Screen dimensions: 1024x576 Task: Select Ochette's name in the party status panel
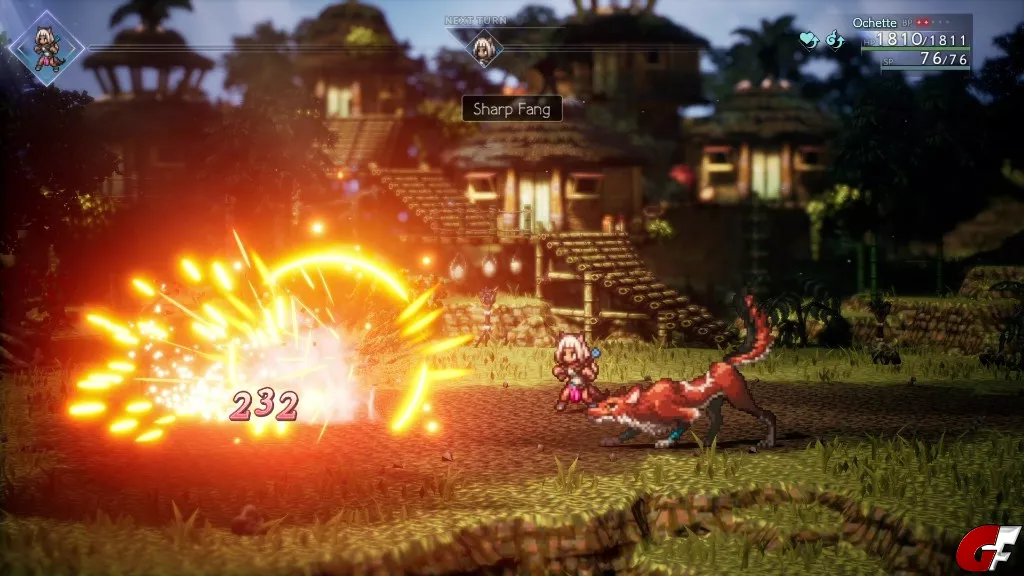point(874,22)
